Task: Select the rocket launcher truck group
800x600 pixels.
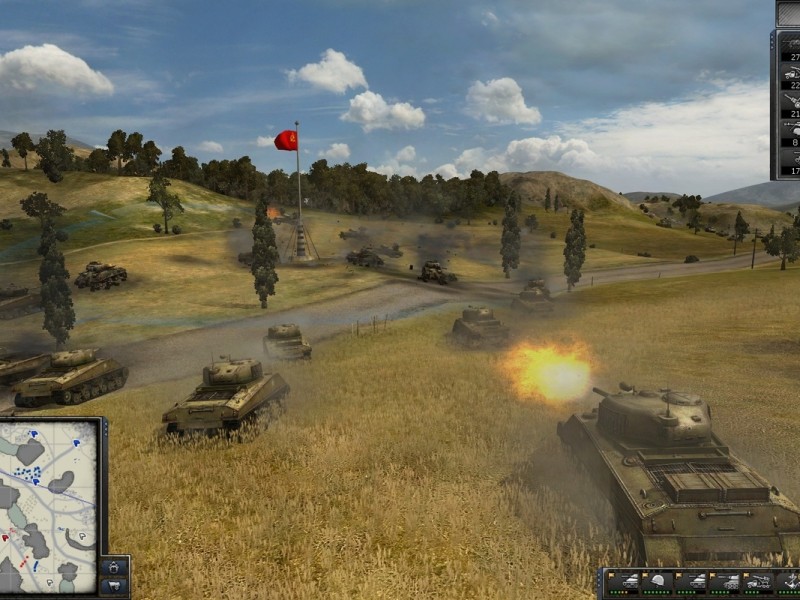Action: 758,583
